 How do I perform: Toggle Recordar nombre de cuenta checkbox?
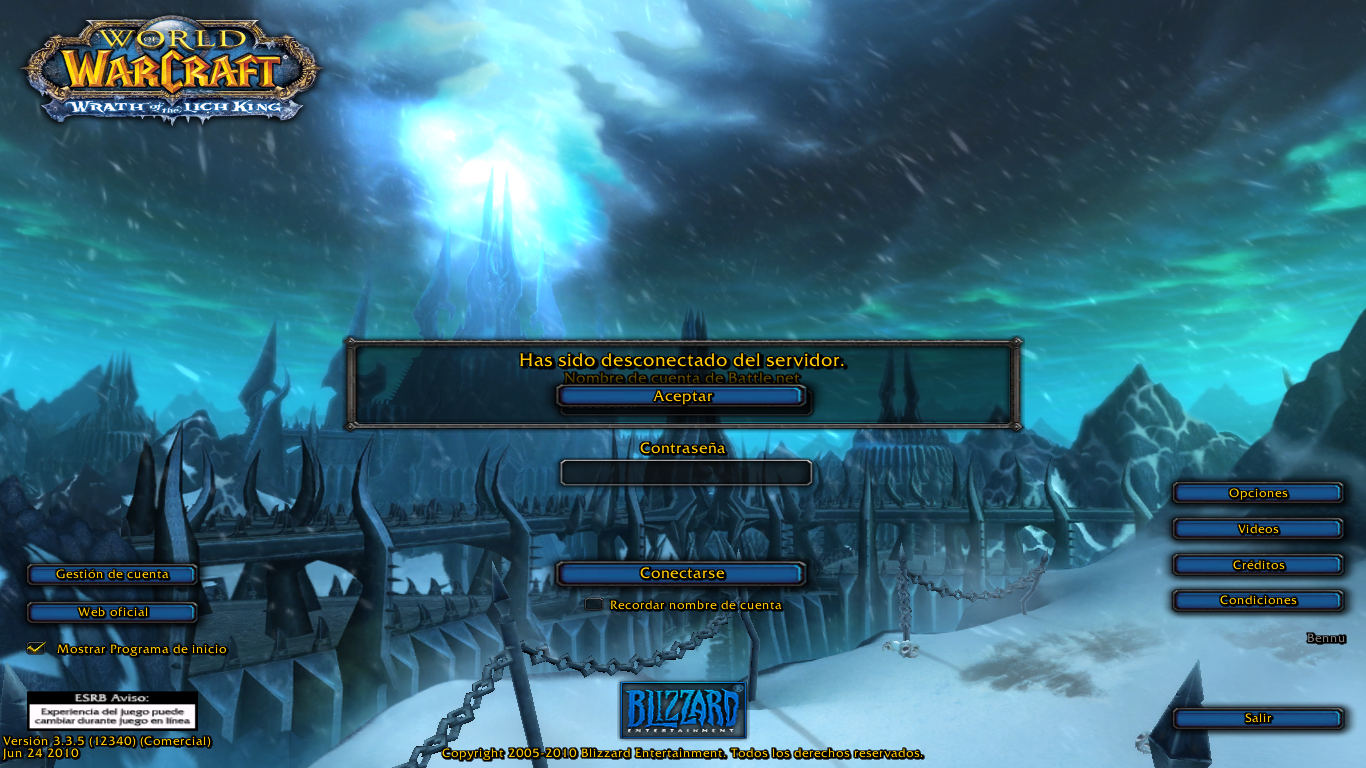coord(594,605)
